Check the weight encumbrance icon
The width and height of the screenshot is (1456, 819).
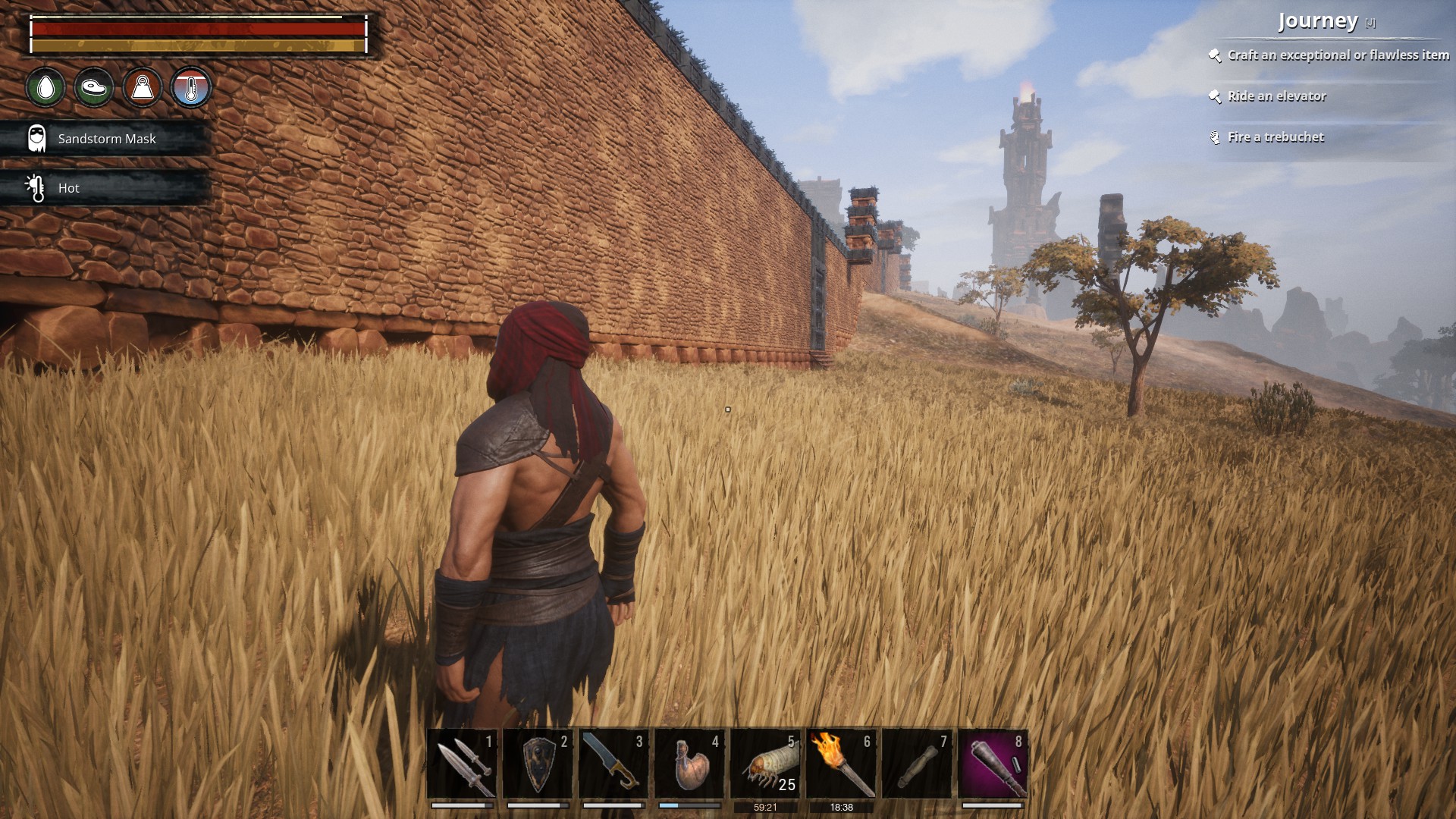143,87
